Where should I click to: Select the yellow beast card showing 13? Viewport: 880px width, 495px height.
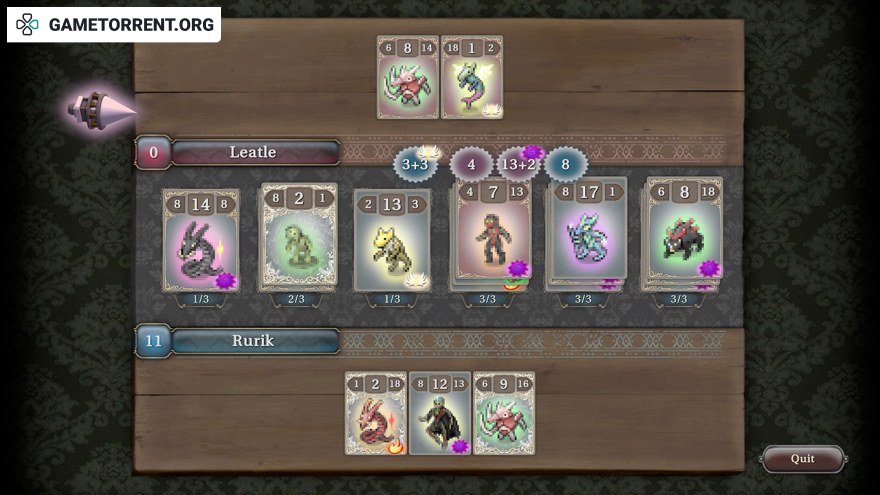[x=392, y=241]
